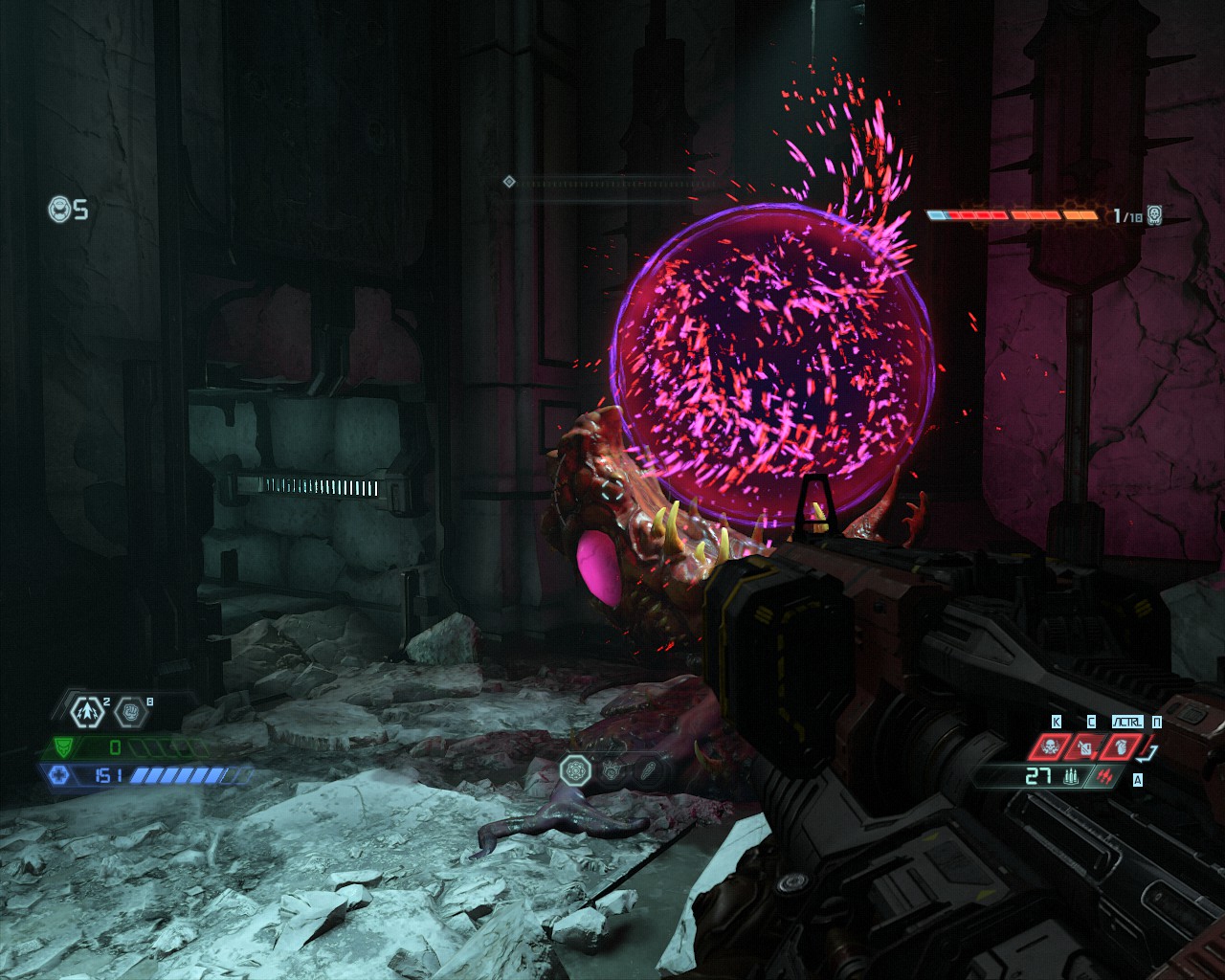The width and height of the screenshot is (1225, 980).
Task: Click the demon skull counter icon
Action: pos(1154,215)
